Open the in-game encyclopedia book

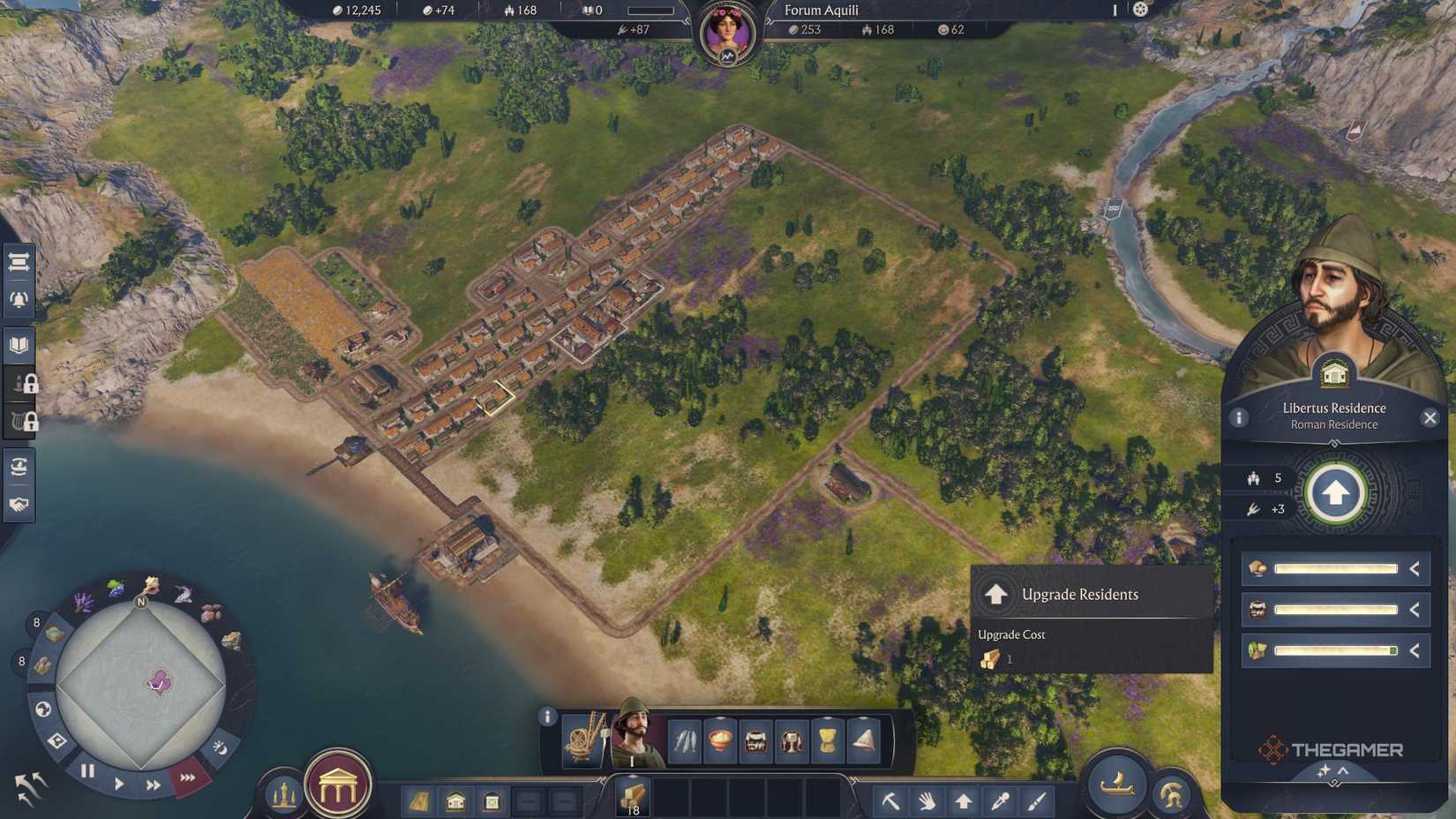(19, 344)
